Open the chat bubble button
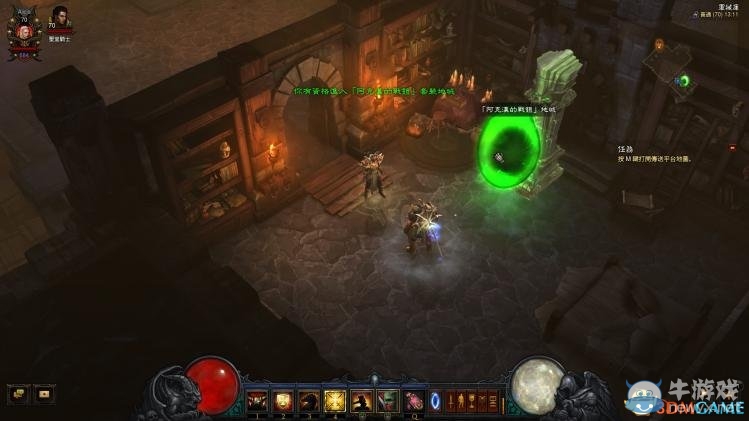 18,393
